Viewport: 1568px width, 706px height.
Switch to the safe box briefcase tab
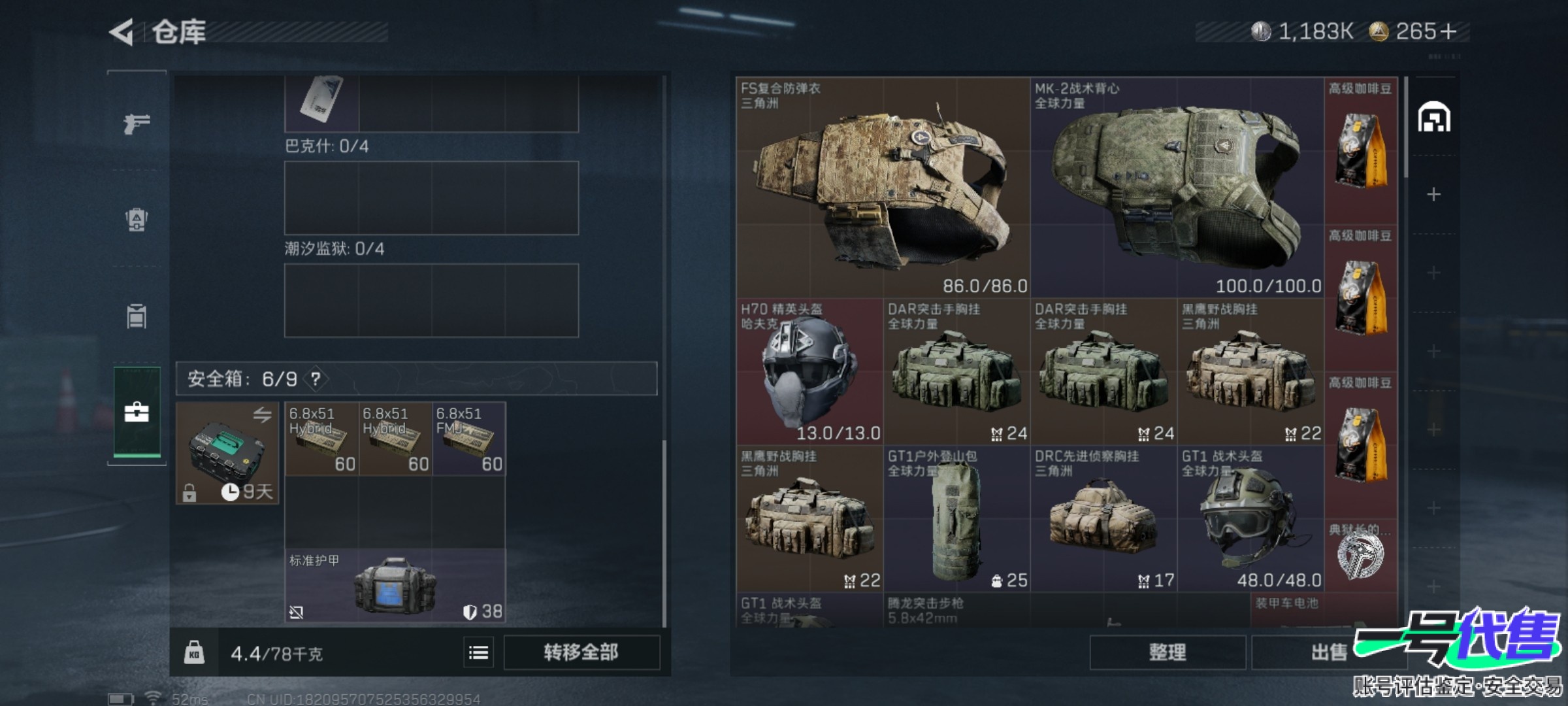[137, 412]
